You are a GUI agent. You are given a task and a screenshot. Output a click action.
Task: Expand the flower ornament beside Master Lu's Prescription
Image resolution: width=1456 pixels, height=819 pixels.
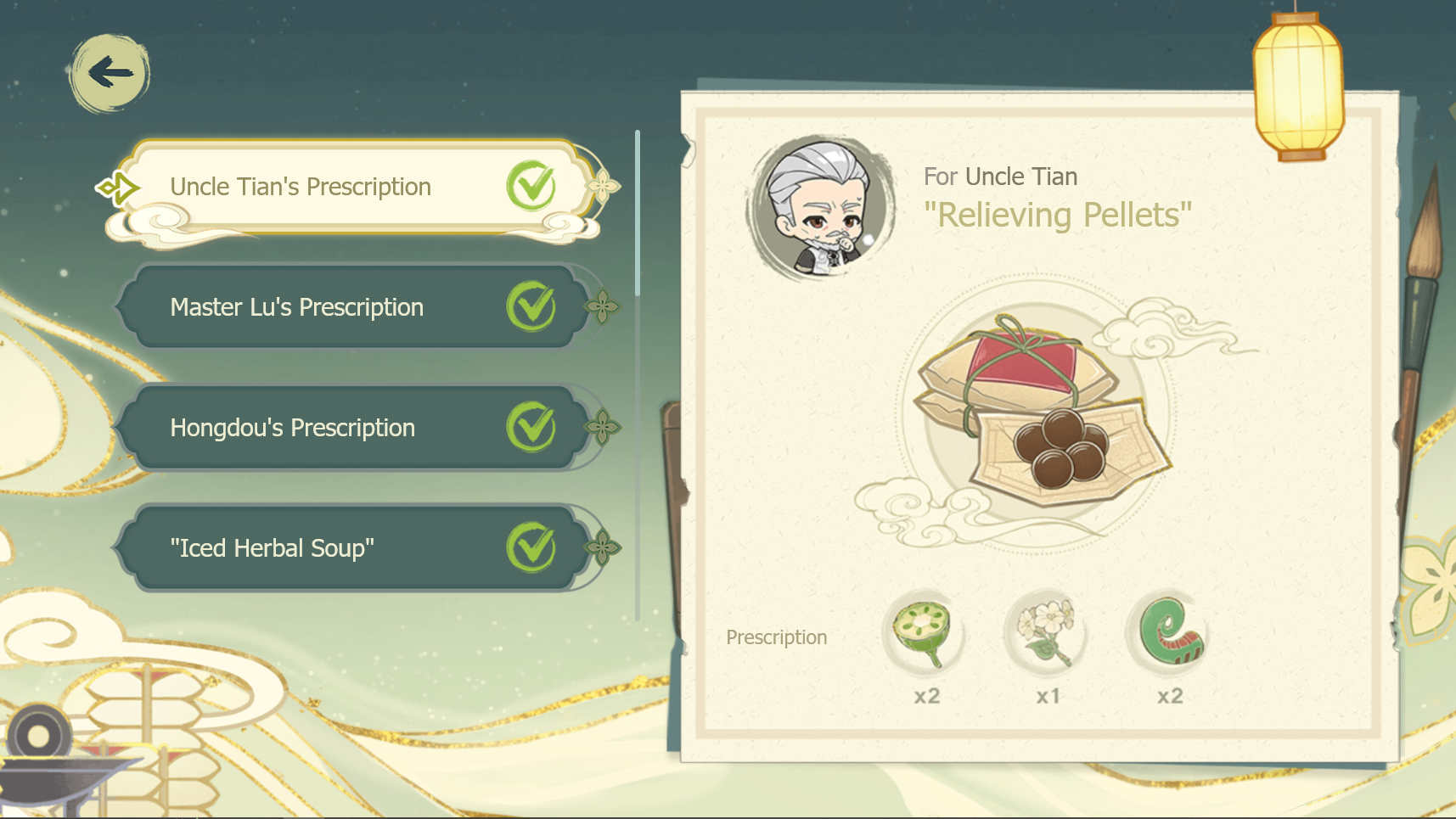click(x=601, y=306)
